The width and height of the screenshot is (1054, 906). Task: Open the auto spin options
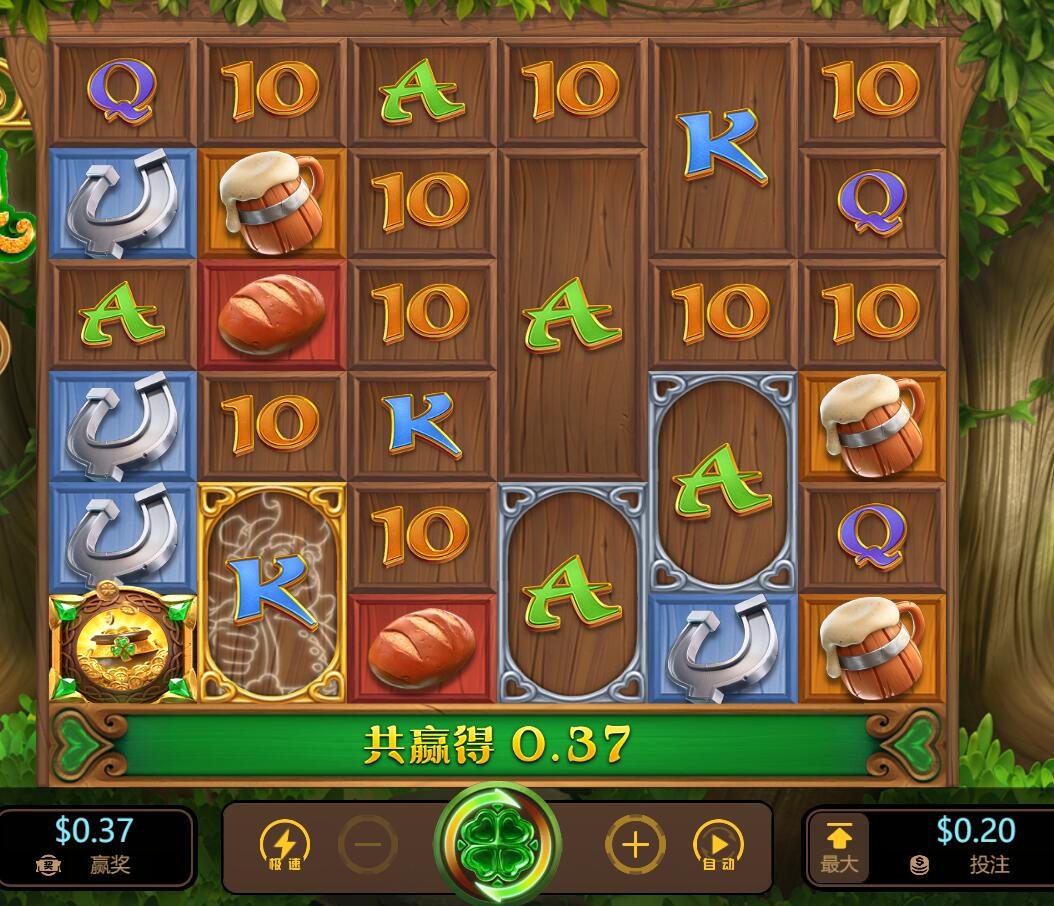[718, 846]
